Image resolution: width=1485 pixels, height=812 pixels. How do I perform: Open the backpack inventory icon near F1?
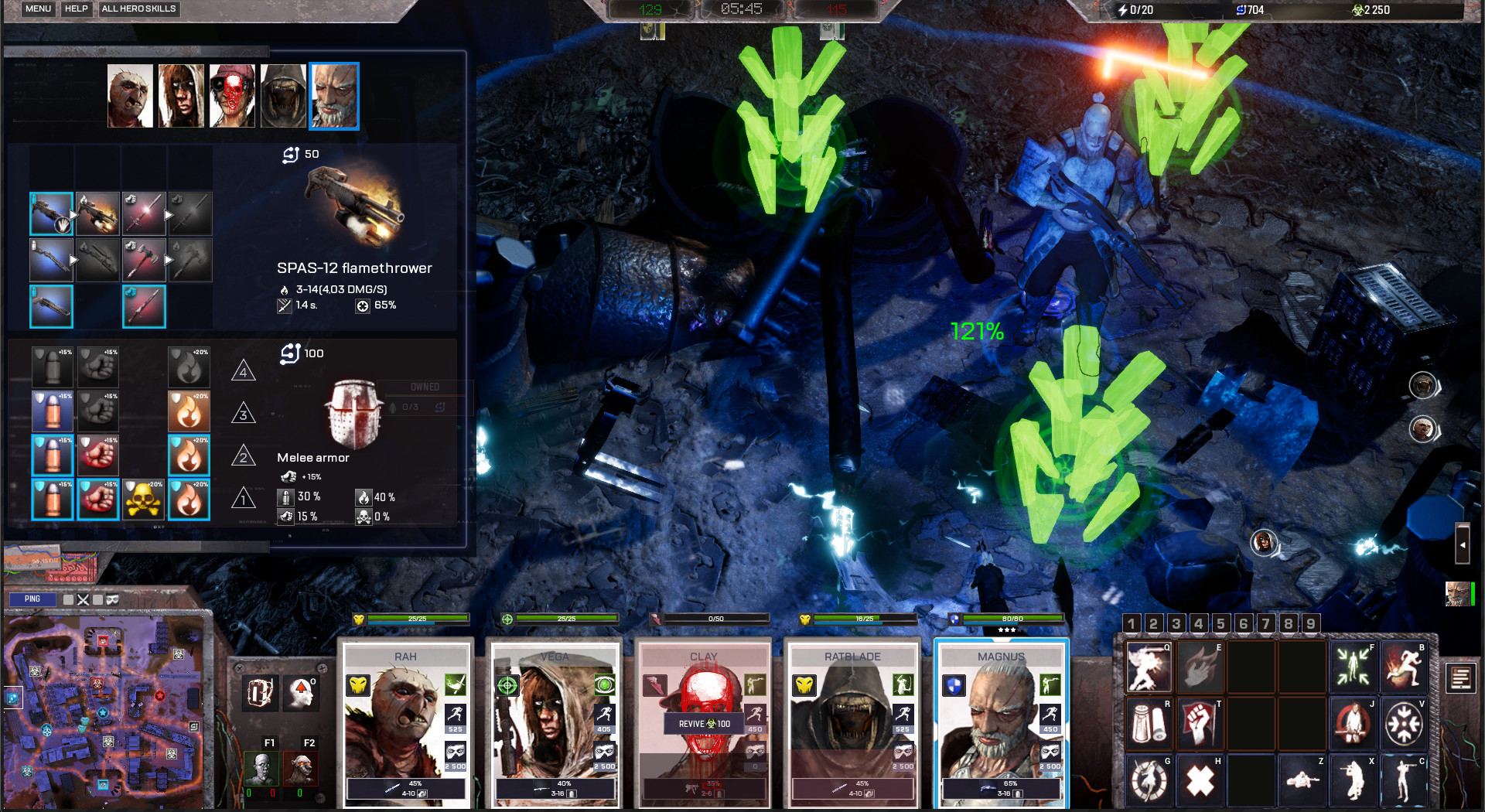(x=260, y=692)
